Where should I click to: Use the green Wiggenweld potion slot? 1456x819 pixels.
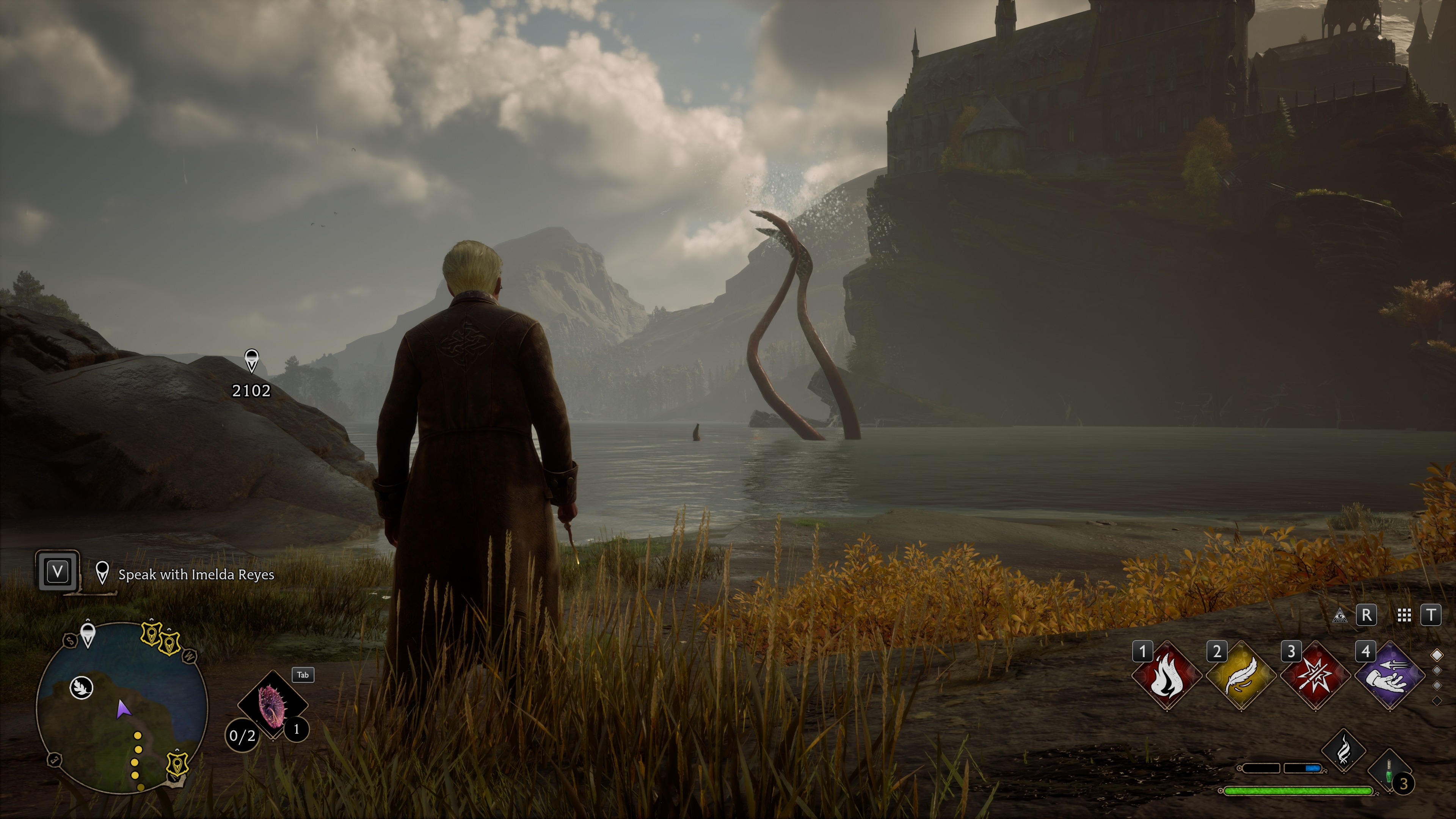[1389, 772]
